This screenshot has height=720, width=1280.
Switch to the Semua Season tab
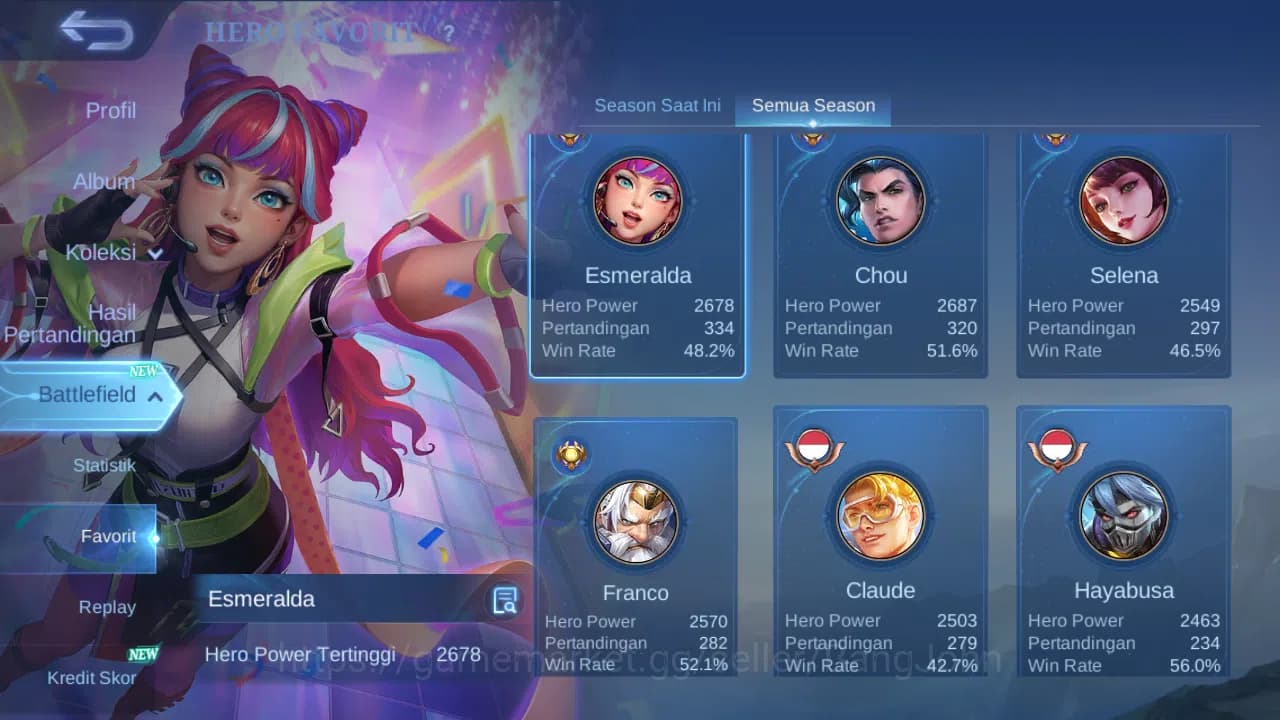pyautogui.click(x=812, y=105)
